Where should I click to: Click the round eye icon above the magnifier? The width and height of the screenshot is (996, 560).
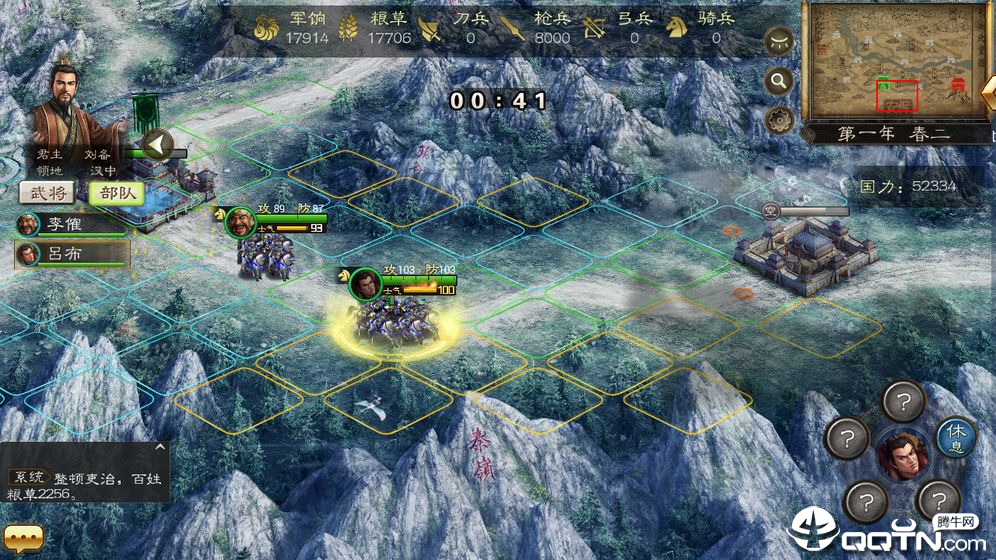coord(779,42)
